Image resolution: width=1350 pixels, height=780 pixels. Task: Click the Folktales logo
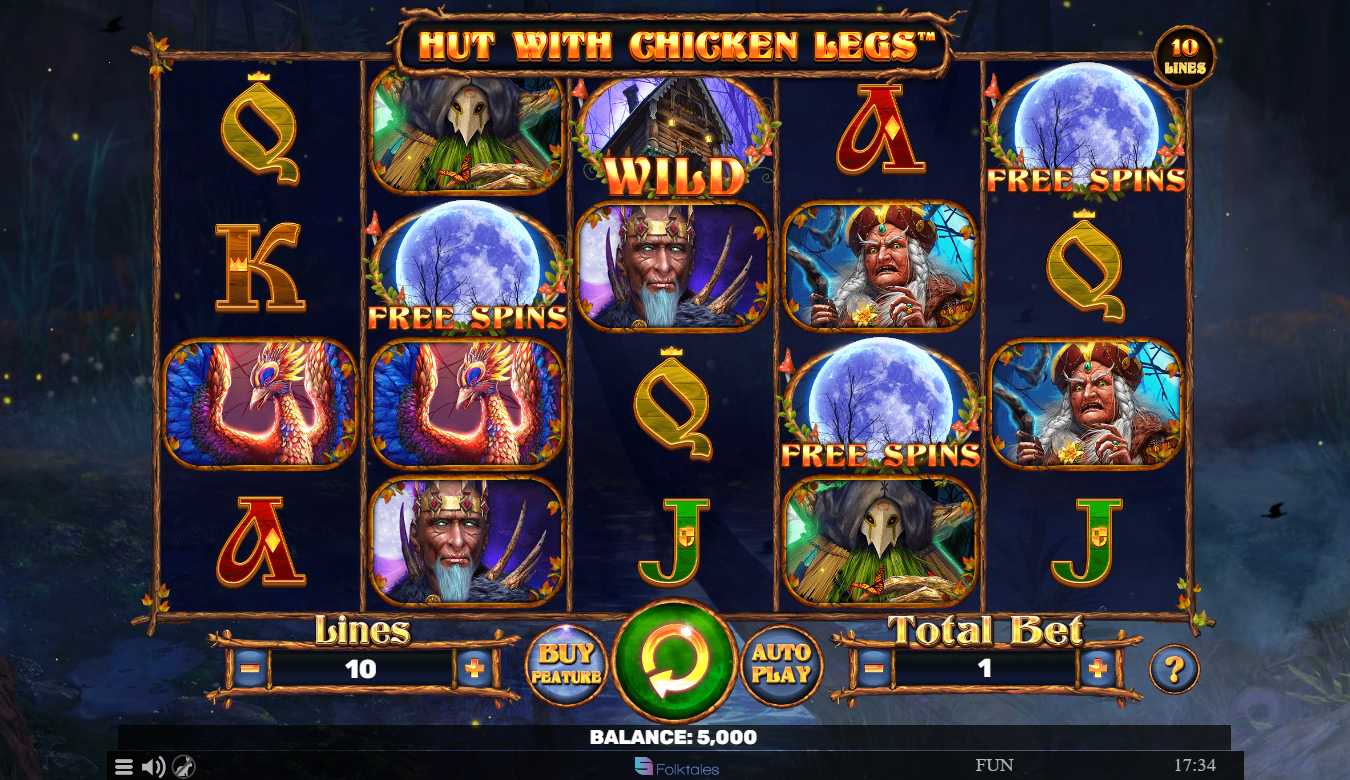(677, 768)
